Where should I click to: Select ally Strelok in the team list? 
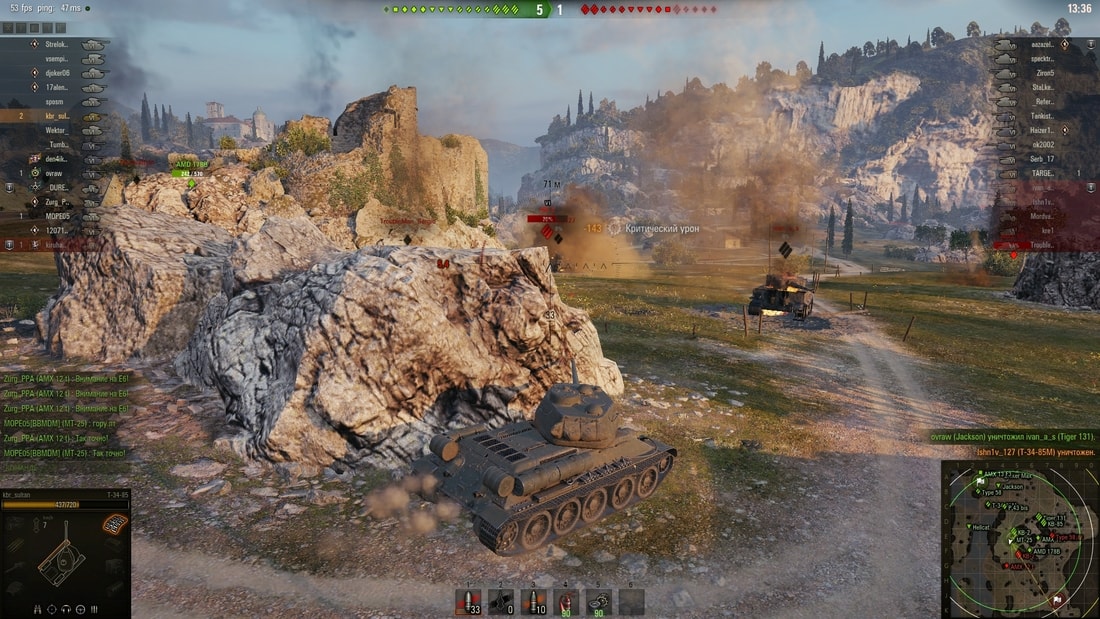click(57, 45)
